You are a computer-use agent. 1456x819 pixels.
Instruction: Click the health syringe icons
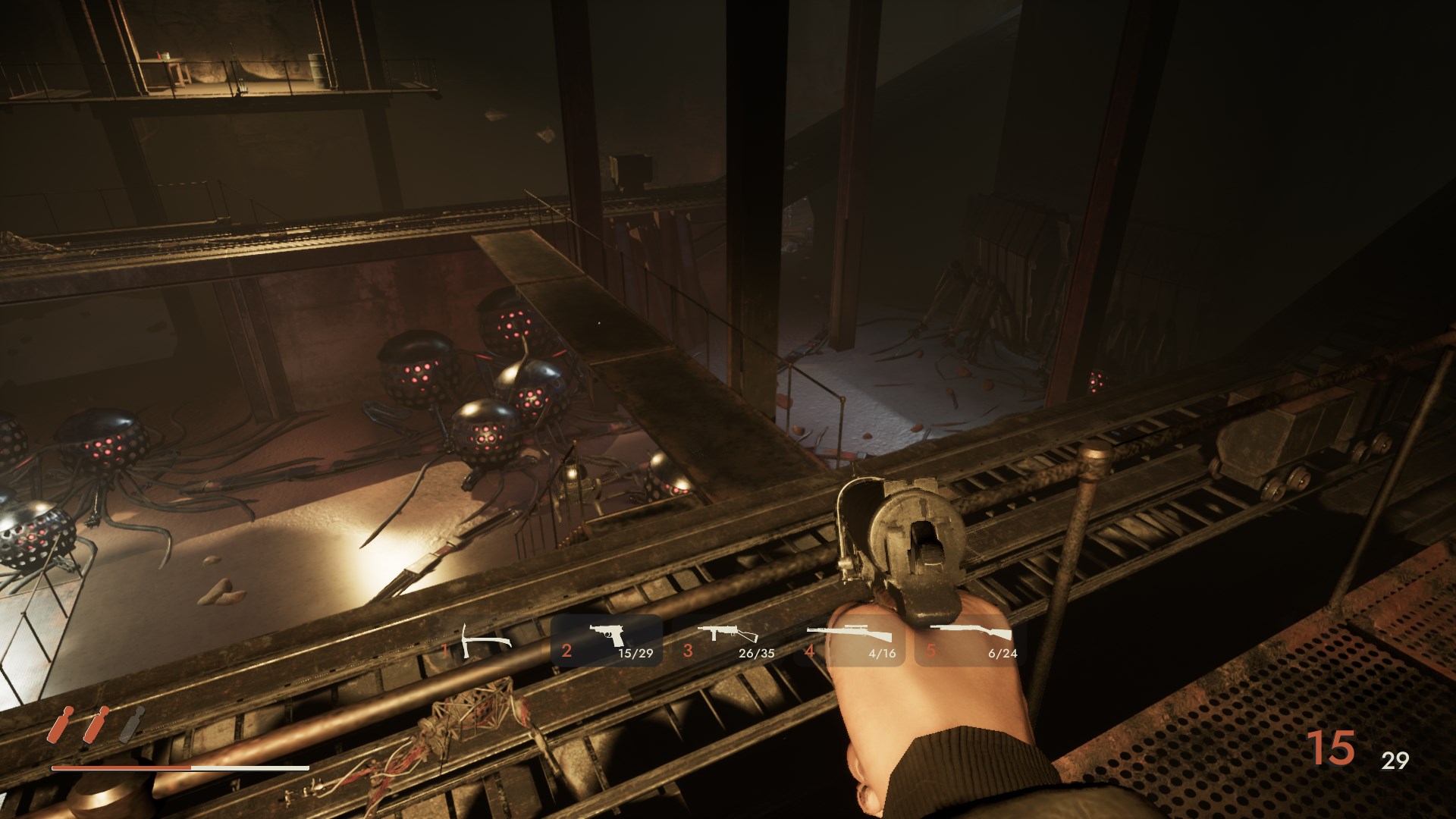tap(95, 724)
